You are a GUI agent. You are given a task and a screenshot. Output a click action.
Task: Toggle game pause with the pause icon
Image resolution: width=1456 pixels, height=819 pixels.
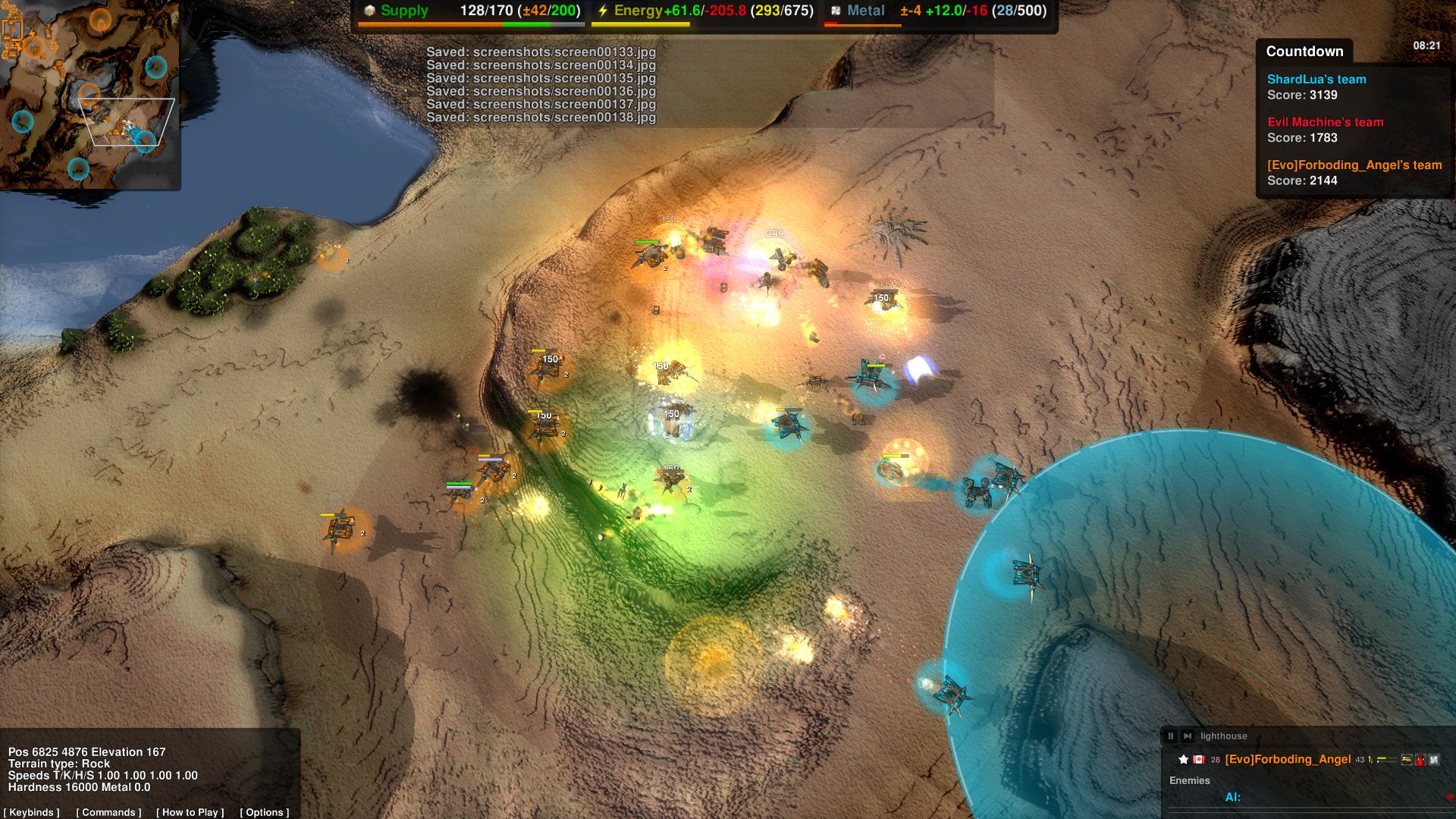coord(1172,736)
